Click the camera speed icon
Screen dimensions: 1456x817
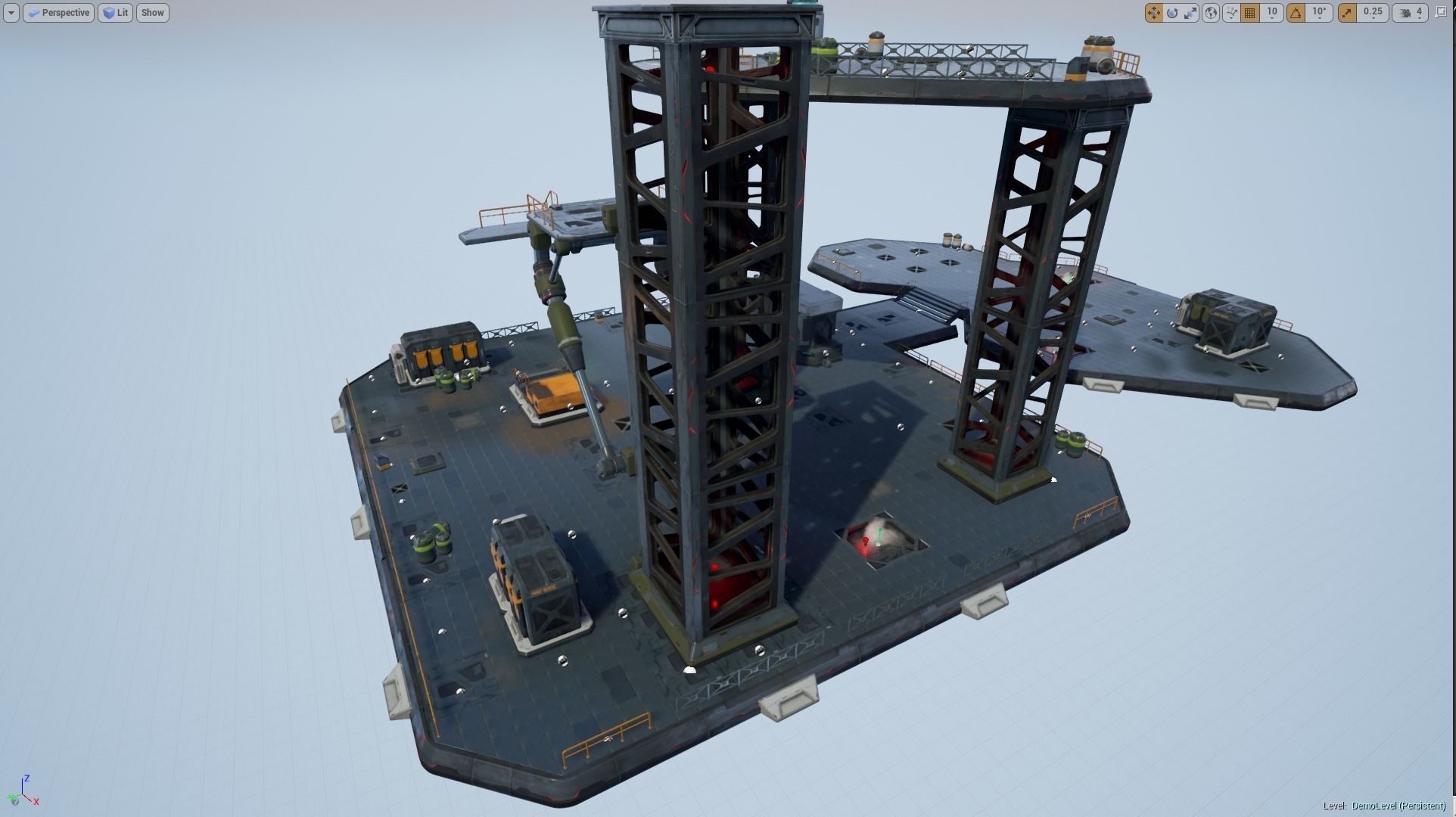pyautogui.click(x=1404, y=13)
